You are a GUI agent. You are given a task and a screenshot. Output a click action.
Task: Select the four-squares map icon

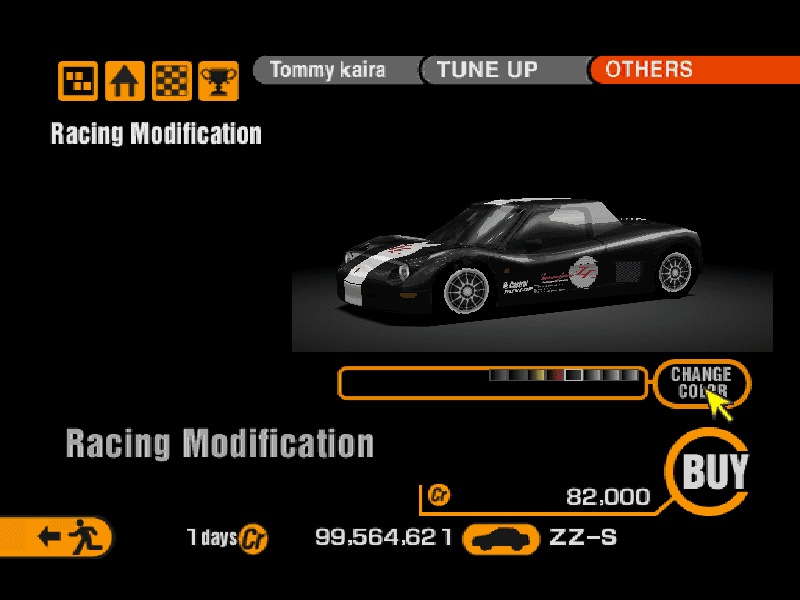(x=78, y=81)
